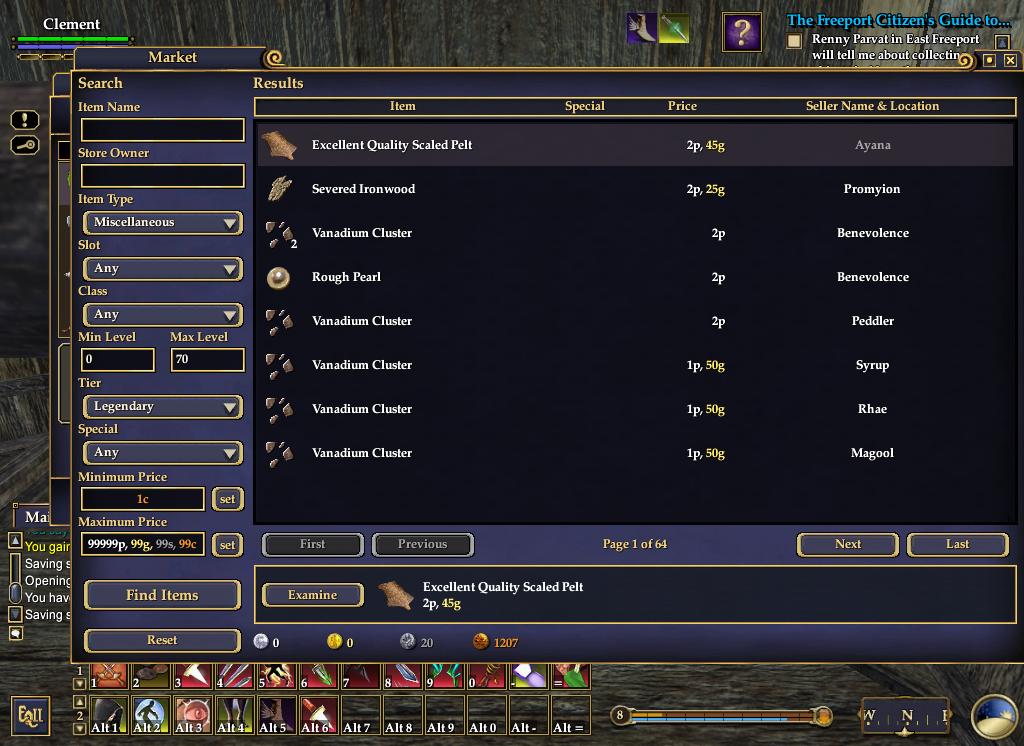Viewport: 1024px width, 746px height.
Task: Click the Find Items button
Action: tap(162, 595)
